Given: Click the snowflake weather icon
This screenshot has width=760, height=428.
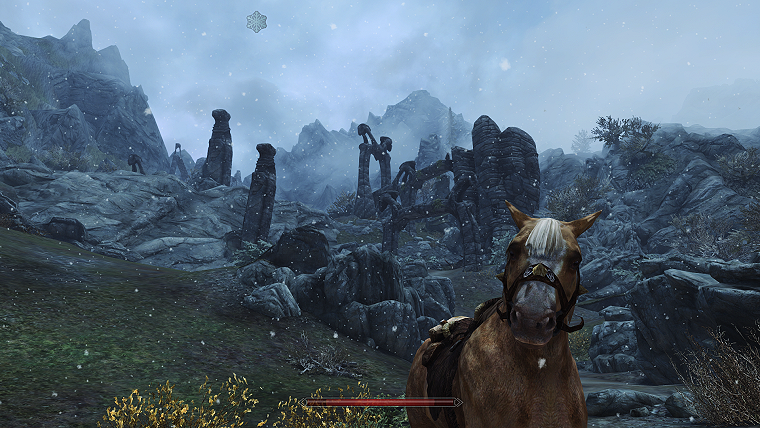Looking at the screenshot, I should point(257,21).
